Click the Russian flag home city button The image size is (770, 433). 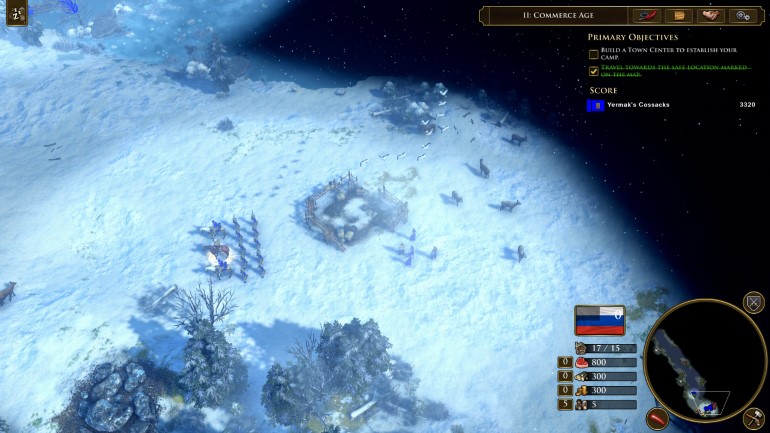[599, 320]
